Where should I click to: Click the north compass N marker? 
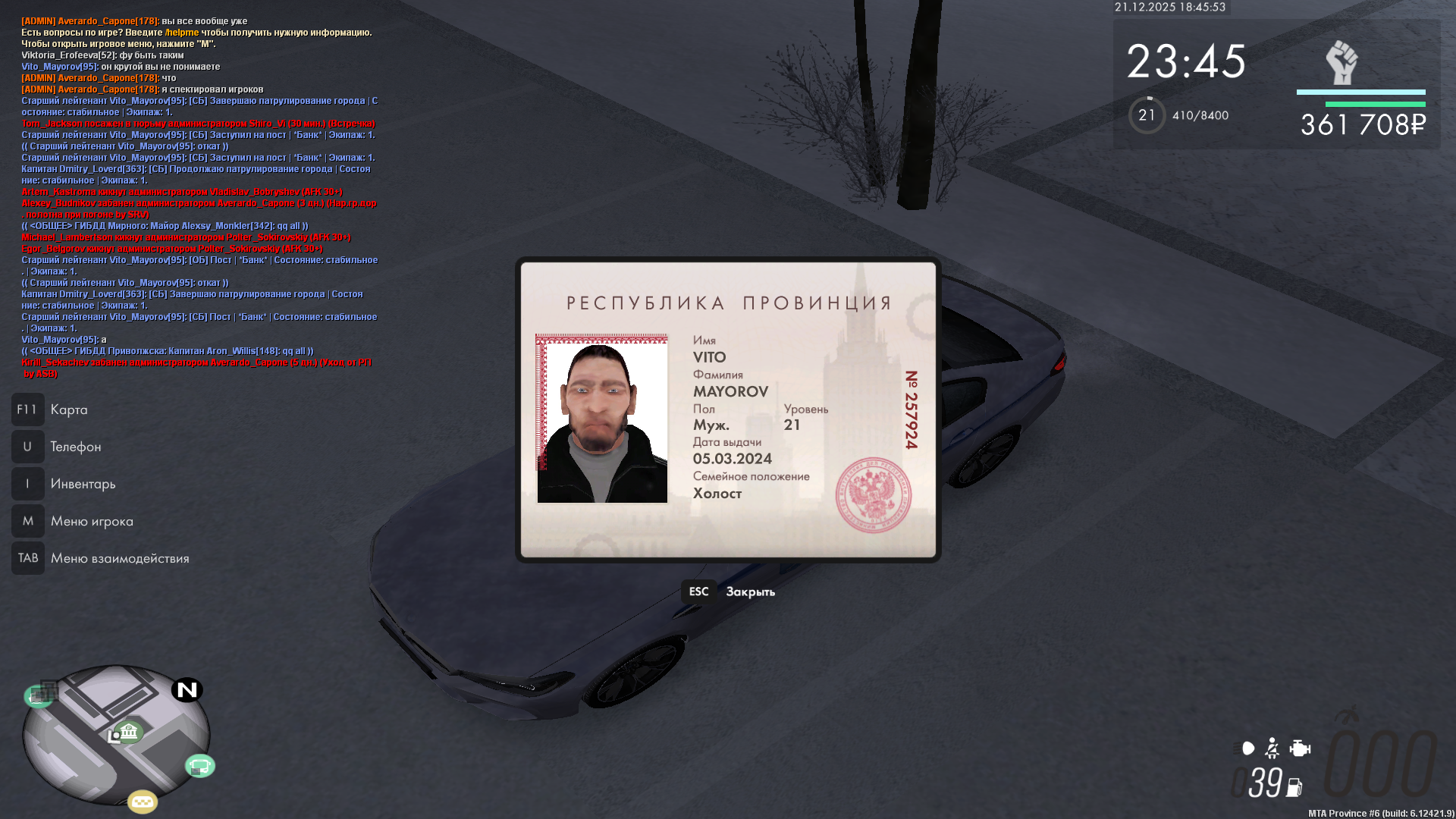click(x=187, y=690)
